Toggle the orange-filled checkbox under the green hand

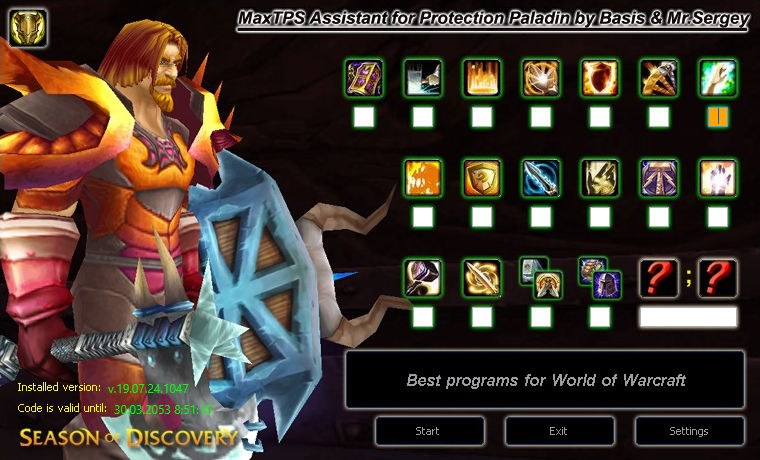(x=718, y=118)
